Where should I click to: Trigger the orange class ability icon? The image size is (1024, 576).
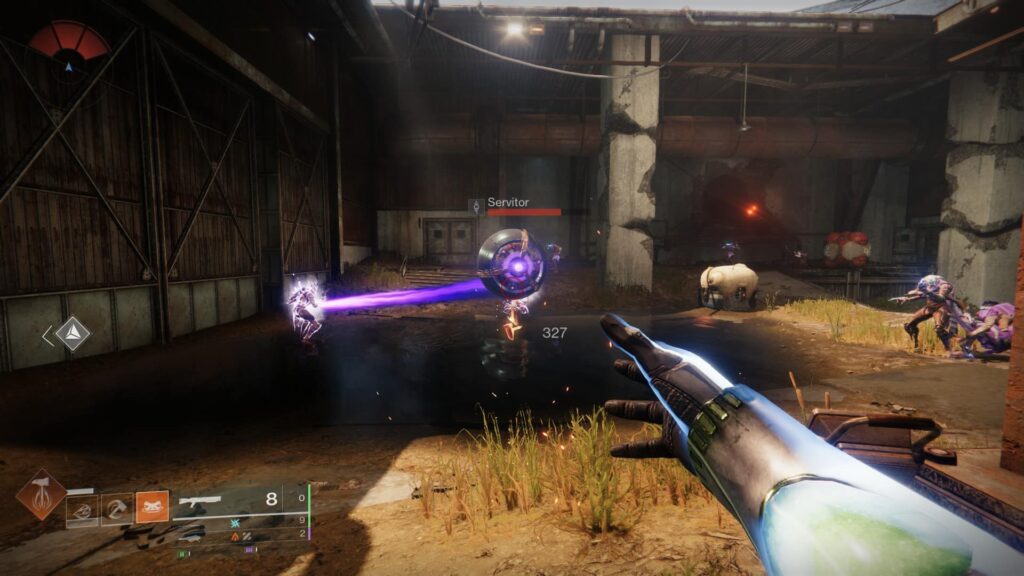click(x=152, y=507)
